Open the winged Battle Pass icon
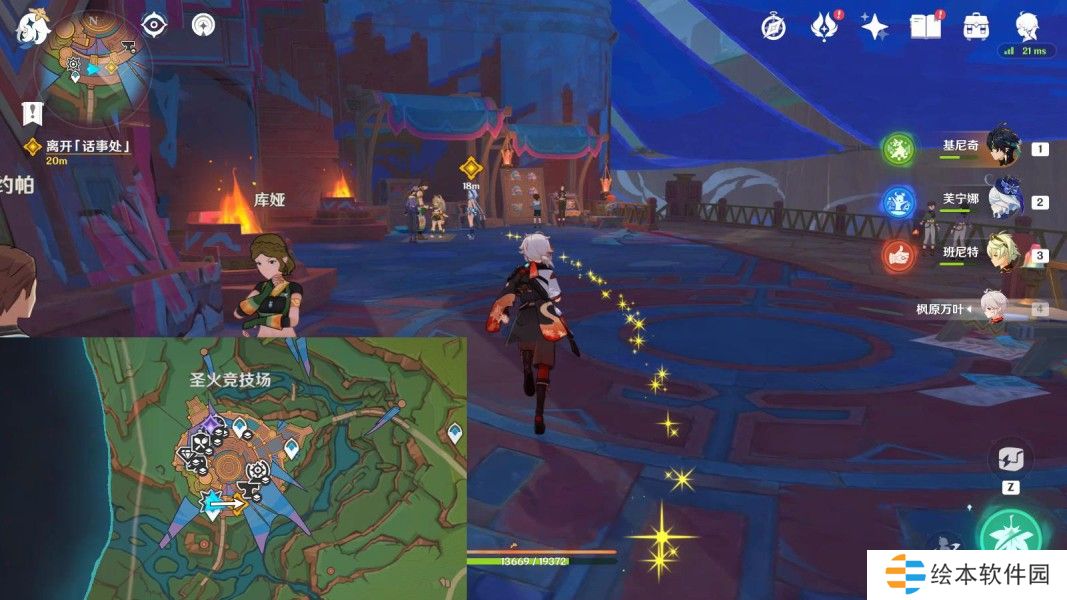 click(823, 27)
